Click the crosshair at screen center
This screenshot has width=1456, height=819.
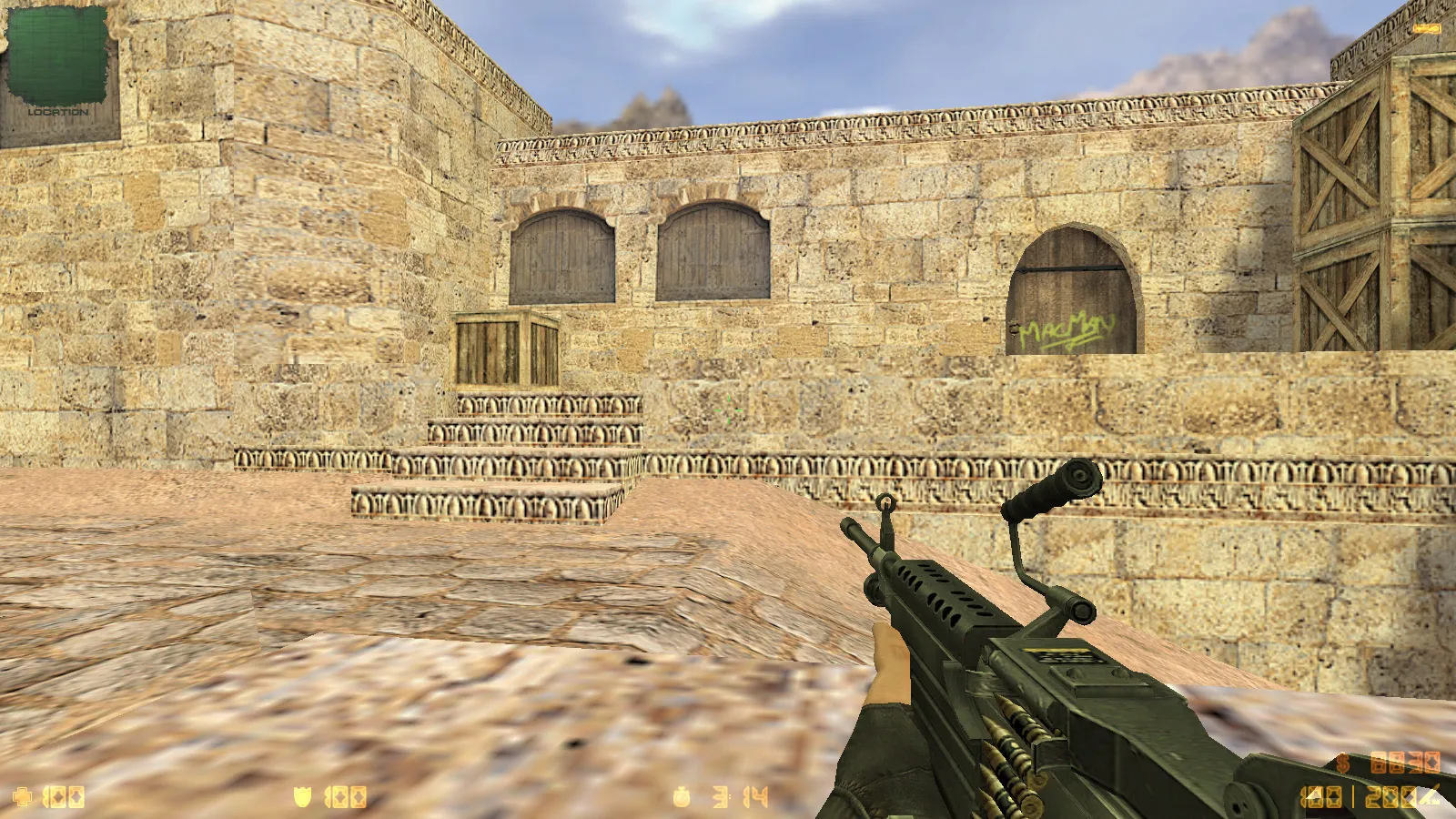click(728, 409)
